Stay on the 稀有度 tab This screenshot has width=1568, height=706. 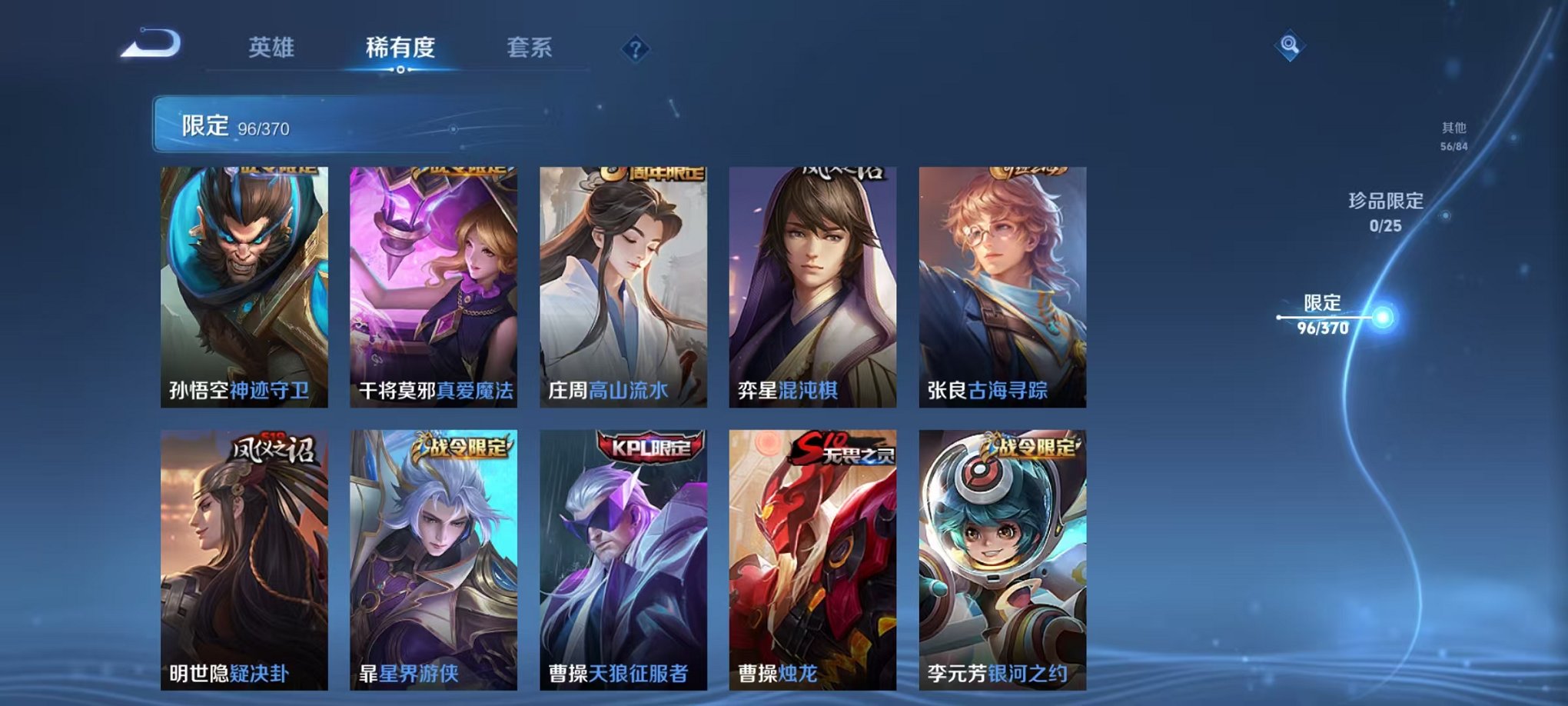pyautogui.click(x=399, y=48)
